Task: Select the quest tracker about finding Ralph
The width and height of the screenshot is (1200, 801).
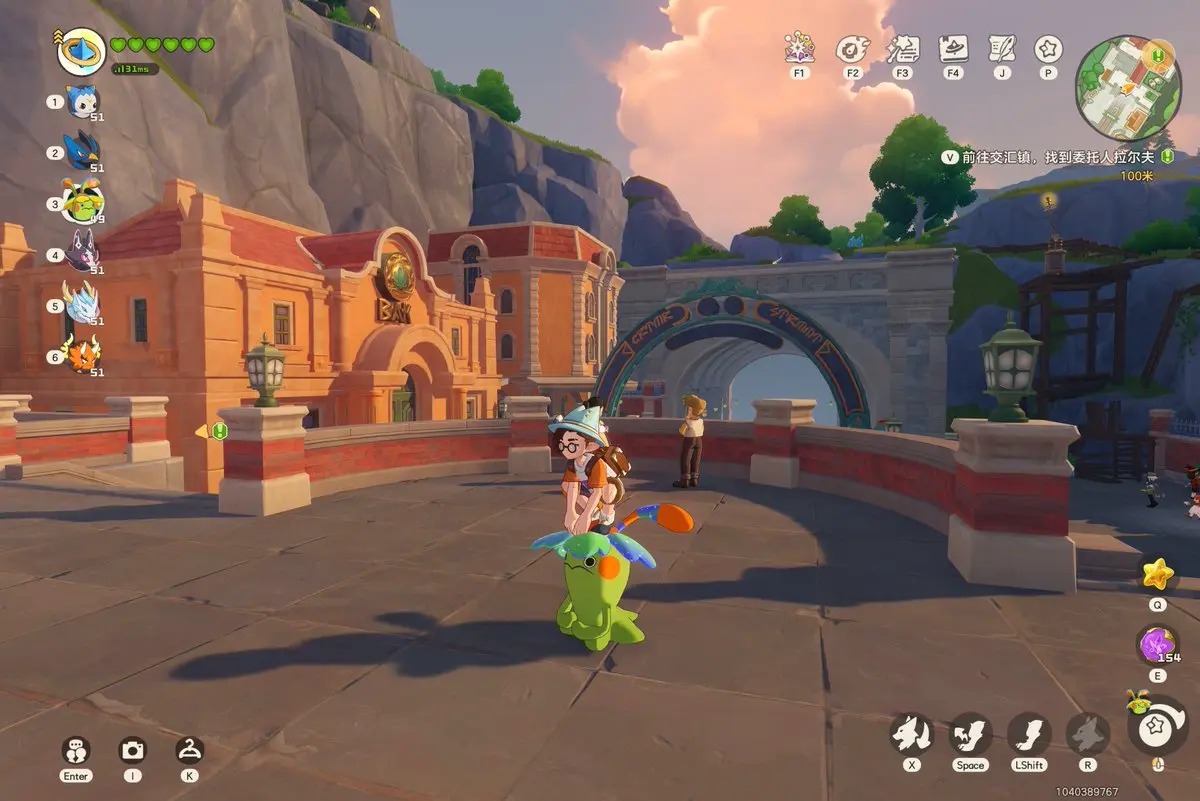Action: click(x=1056, y=158)
